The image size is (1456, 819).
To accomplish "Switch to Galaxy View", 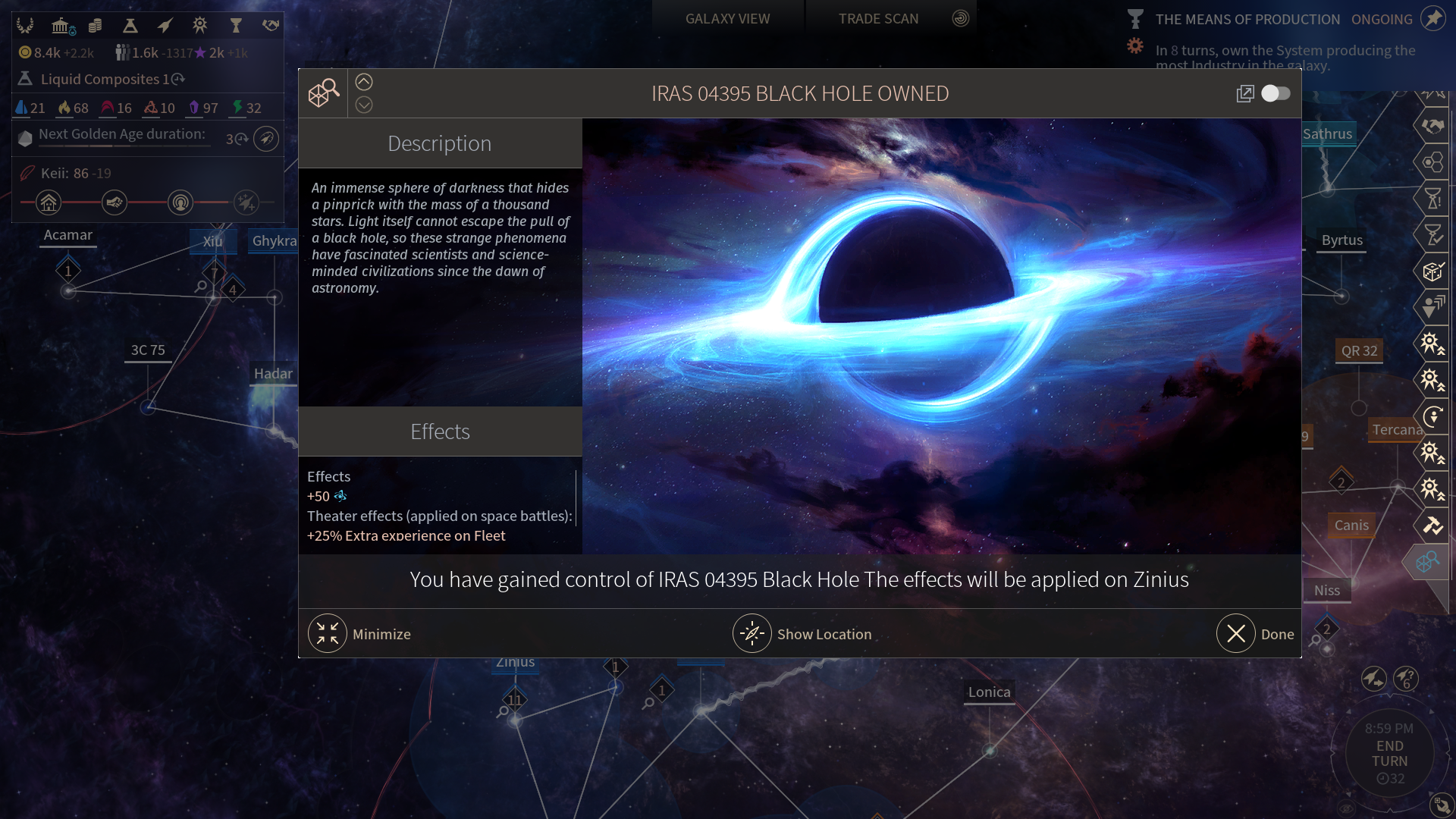I will (727, 18).
